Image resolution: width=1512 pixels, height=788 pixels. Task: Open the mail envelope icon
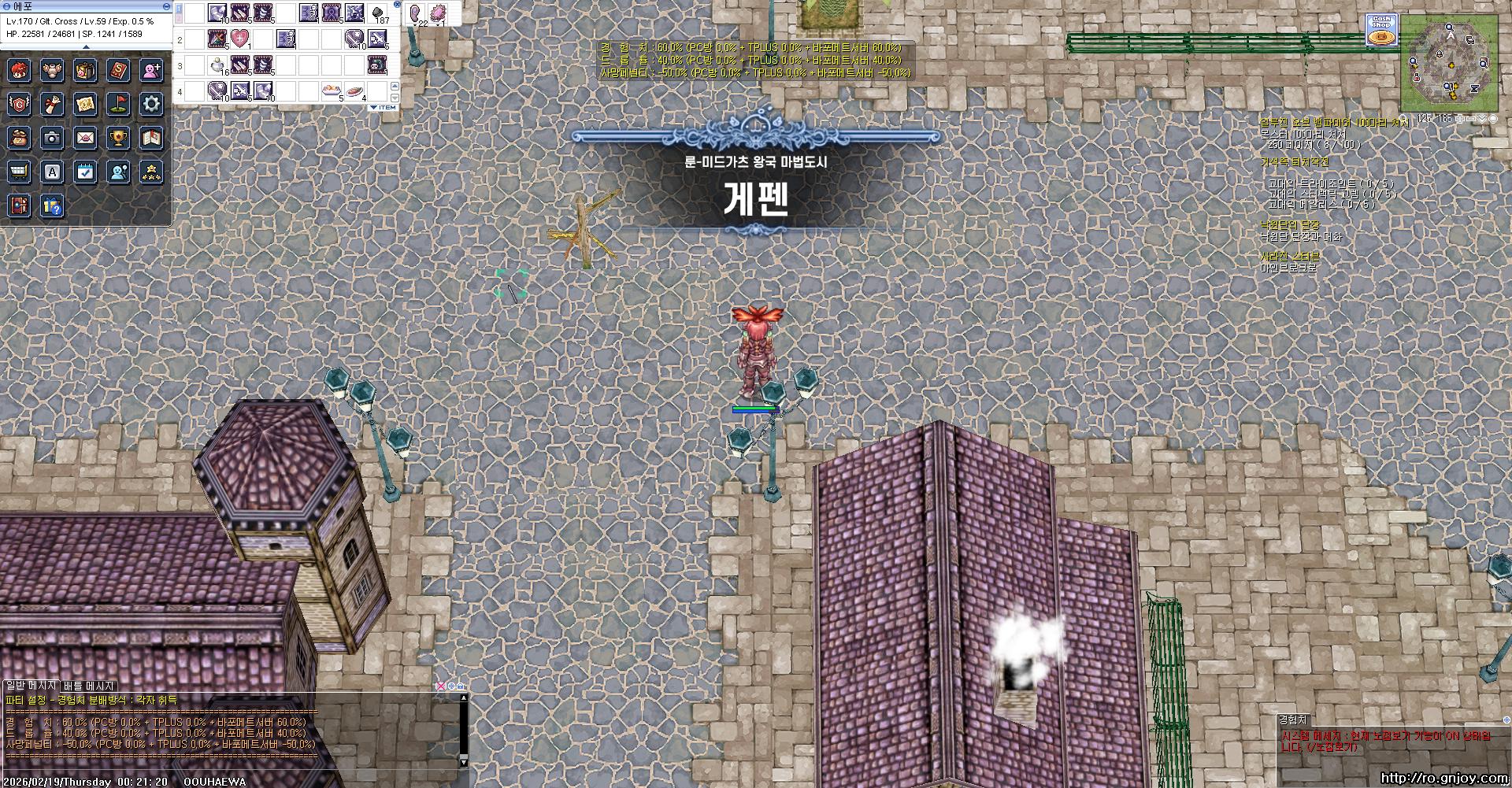click(x=85, y=139)
